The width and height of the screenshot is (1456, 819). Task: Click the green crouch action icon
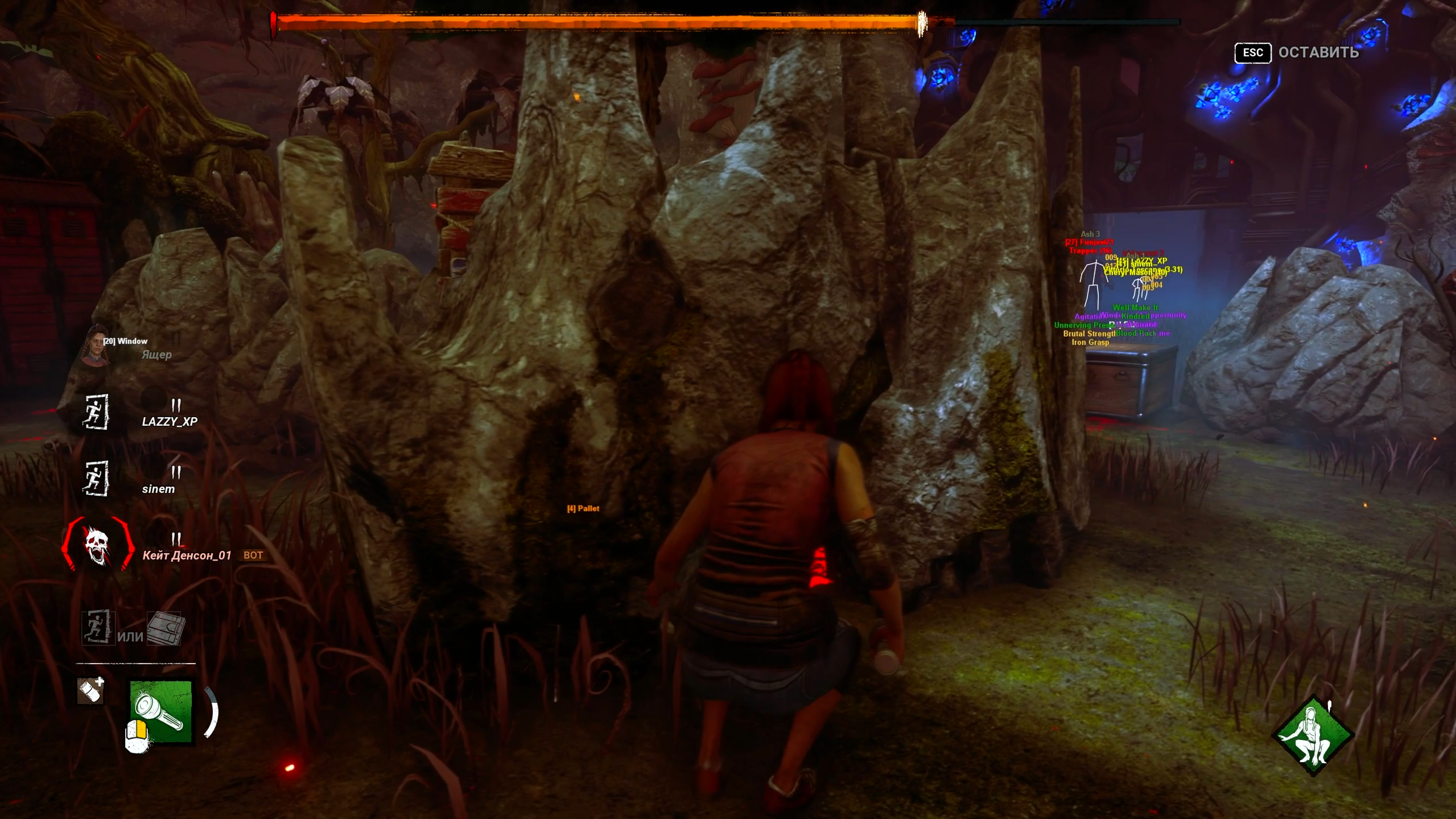(1313, 735)
